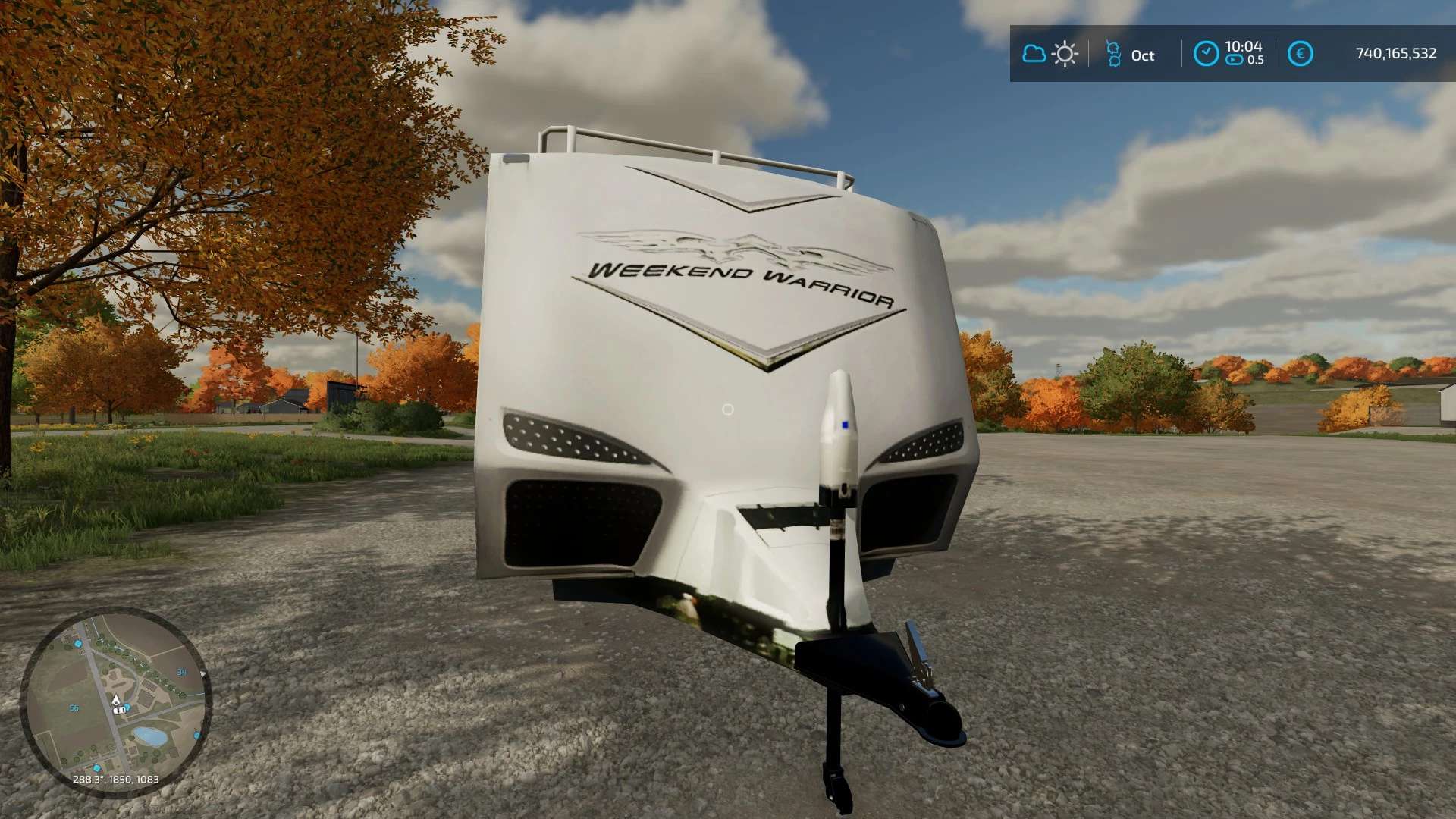This screenshot has width=1456, height=819.
Task: Select the October season calendar icon
Action: click(x=1113, y=54)
